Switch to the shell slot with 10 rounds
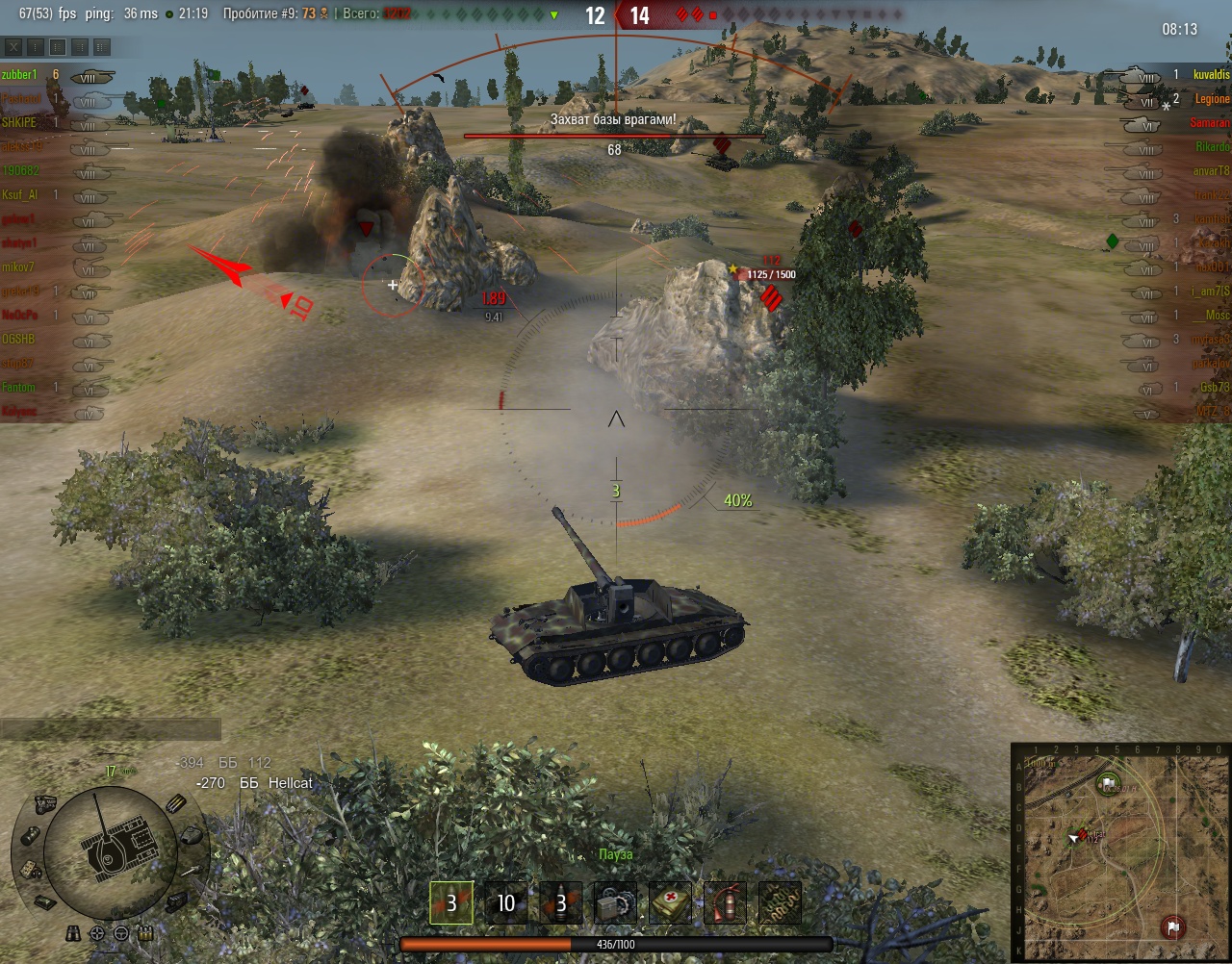1232x964 pixels. pos(505,903)
